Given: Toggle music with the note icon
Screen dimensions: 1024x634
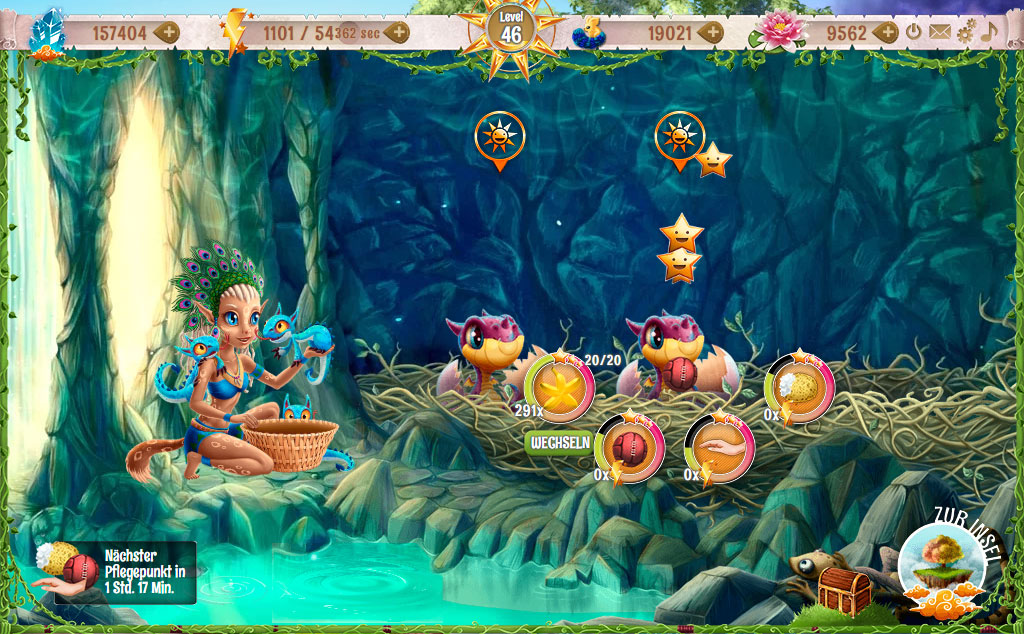Looking at the screenshot, I should coord(989,32).
